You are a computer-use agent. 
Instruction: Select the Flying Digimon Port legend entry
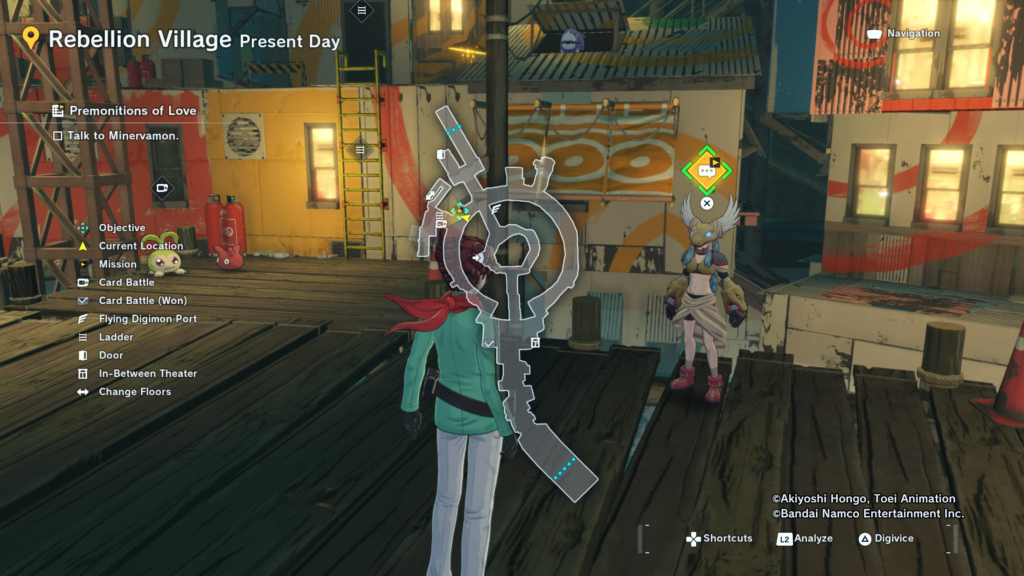pyautogui.click(x=147, y=319)
